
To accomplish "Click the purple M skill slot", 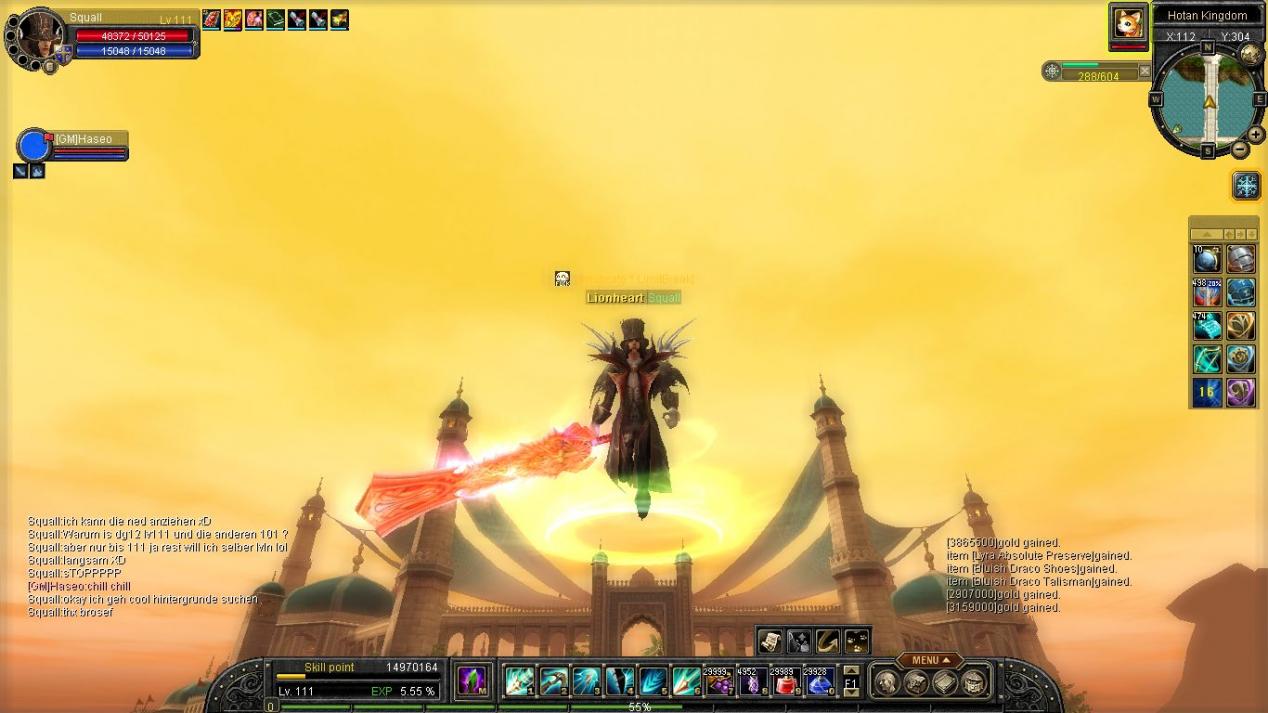I will pos(472,681).
